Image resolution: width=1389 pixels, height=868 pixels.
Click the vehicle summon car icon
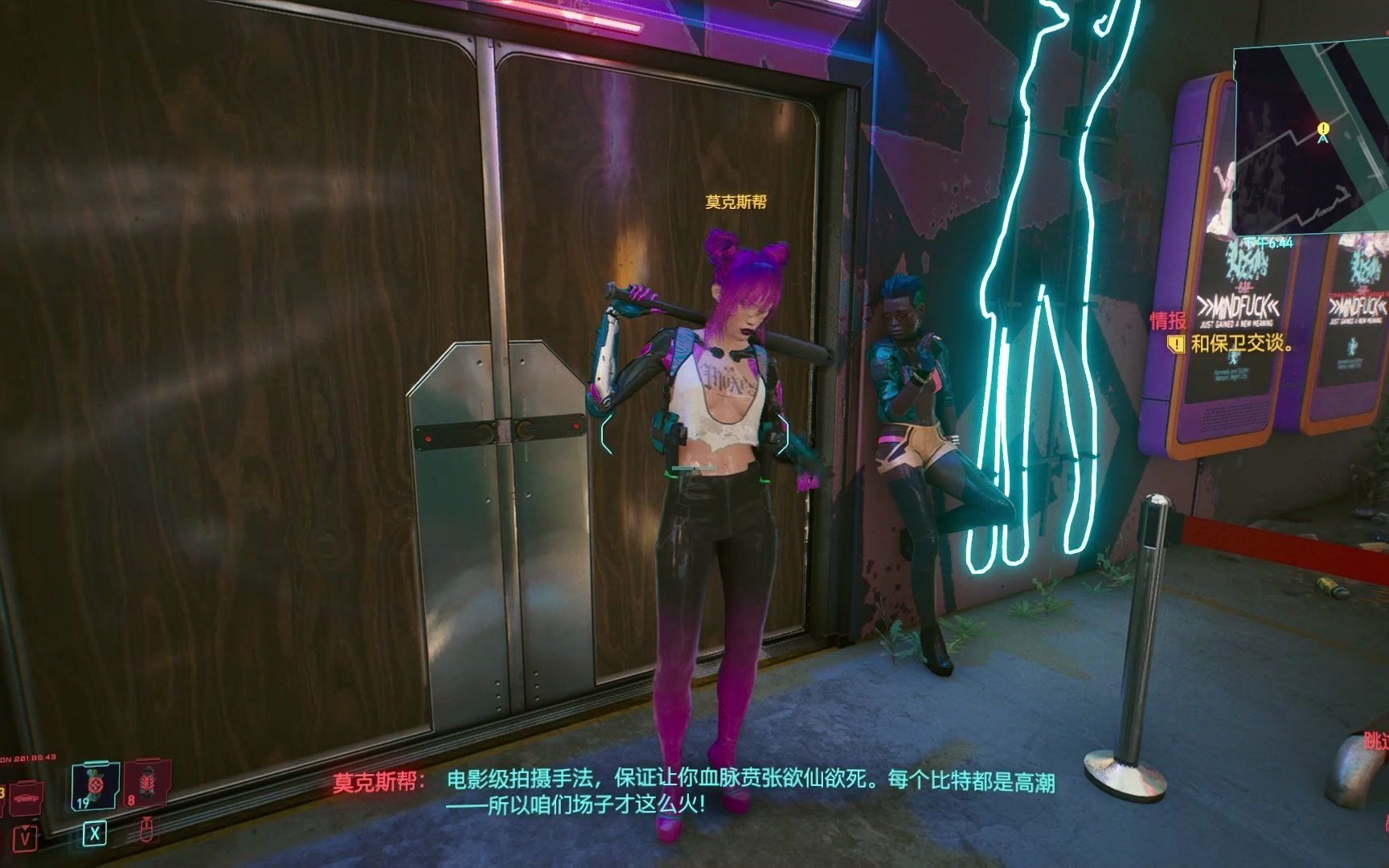click(26, 800)
